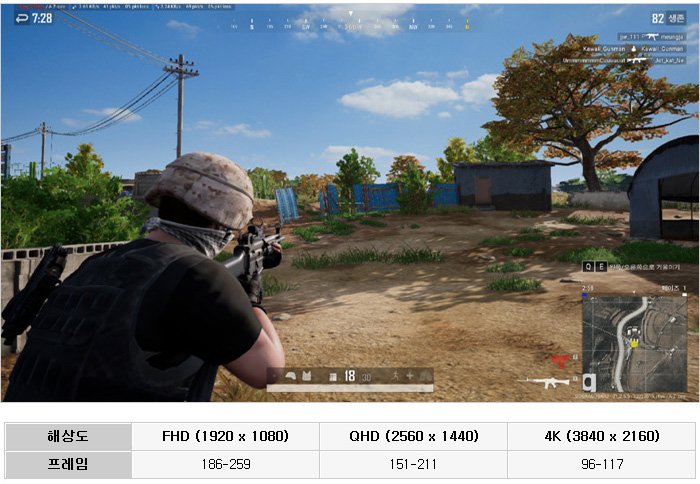Click the helmet equipment icon
The height and width of the screenshot is (484, 700).
[x=291, y=376]
